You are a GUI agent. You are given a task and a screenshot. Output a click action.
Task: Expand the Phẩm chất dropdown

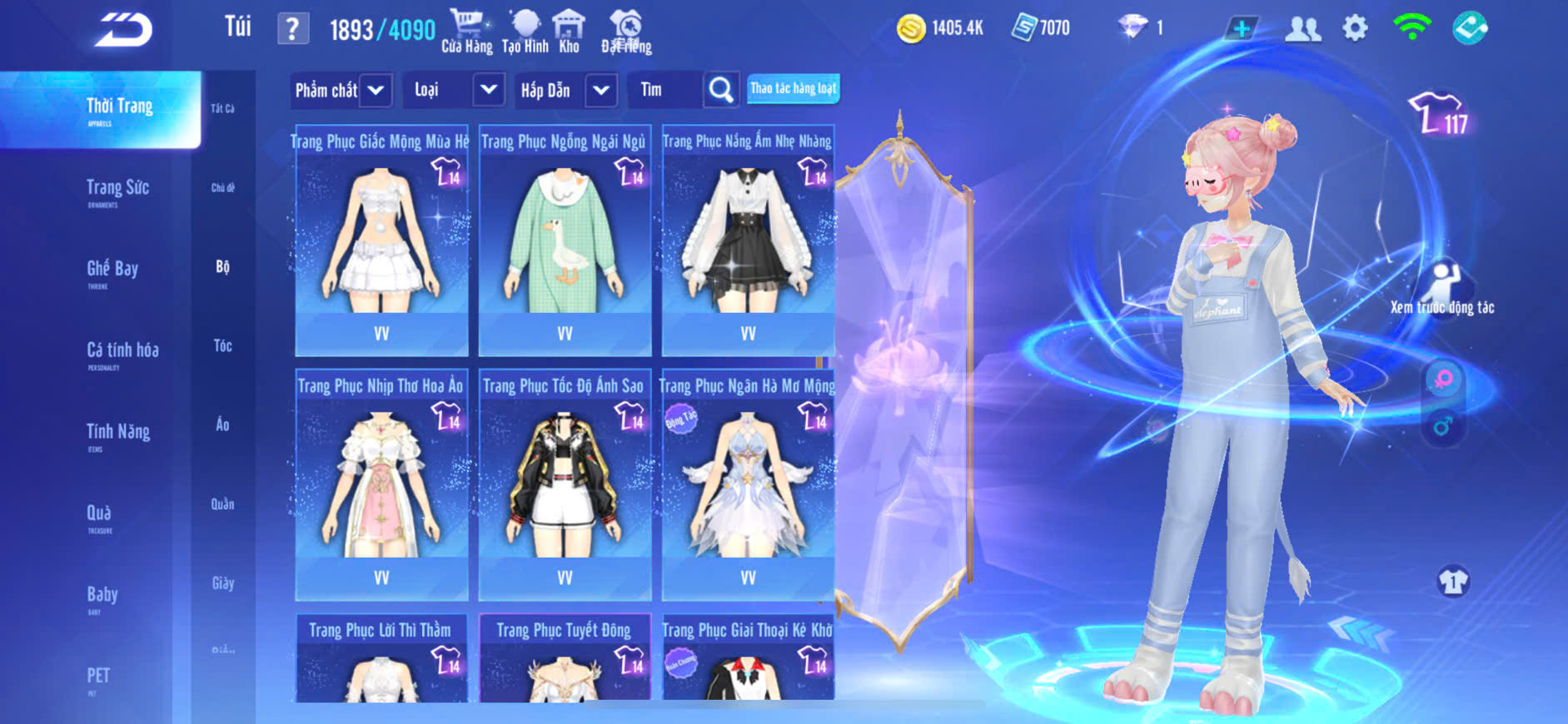(x=376, y=90)
